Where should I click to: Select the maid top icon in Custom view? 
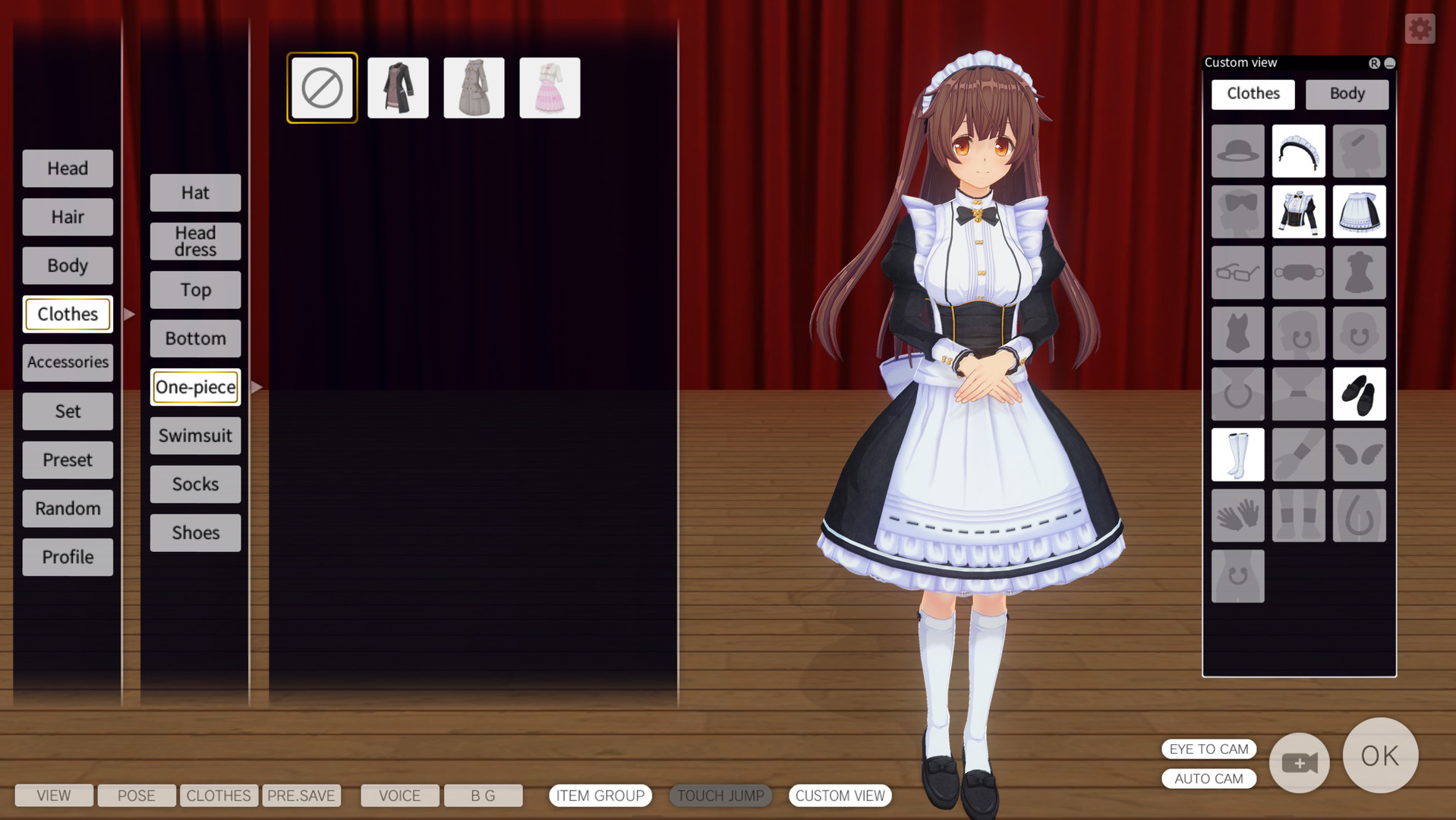point(1297,211)
